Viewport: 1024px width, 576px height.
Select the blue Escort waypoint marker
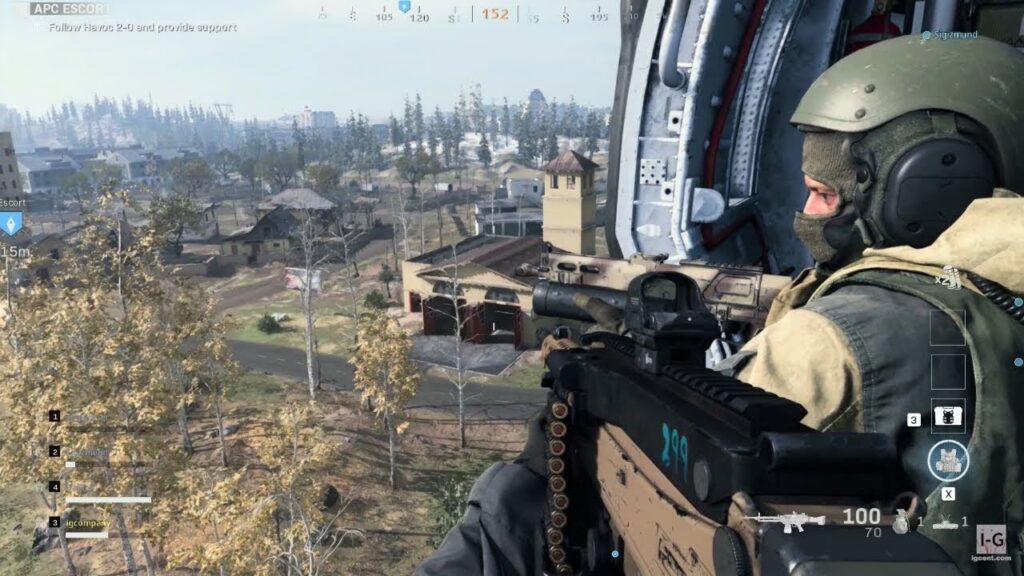click(11, 222)
